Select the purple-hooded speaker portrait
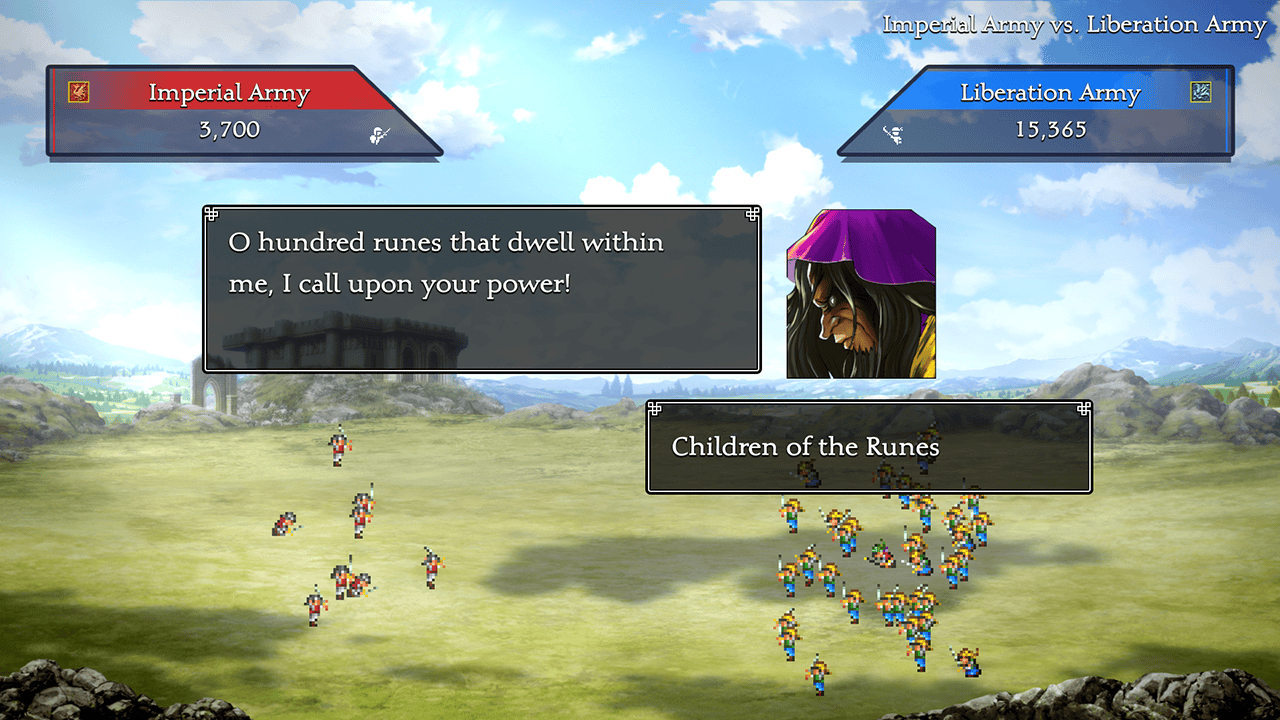 [861, 294]
